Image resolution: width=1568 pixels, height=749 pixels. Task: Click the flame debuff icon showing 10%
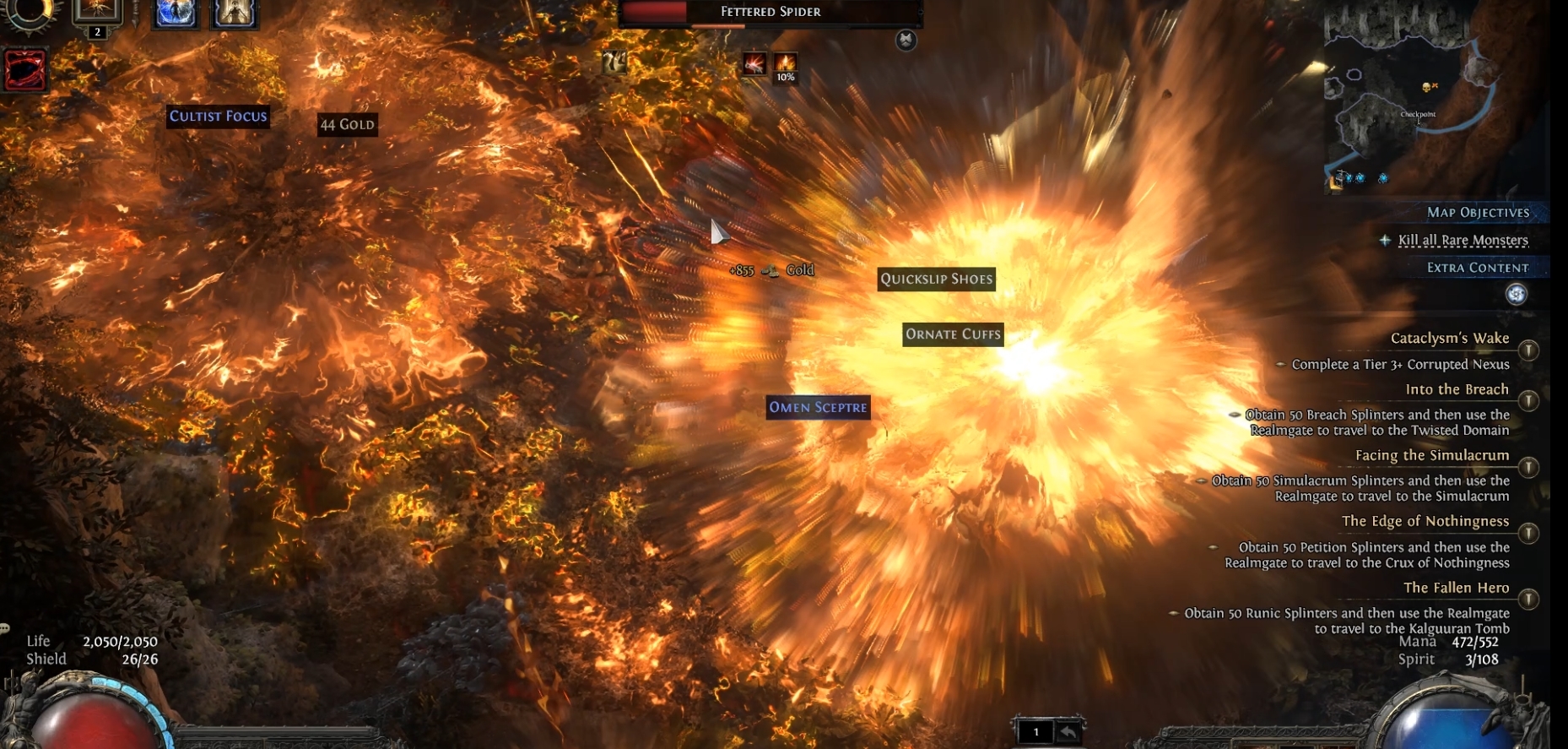pyautogui.click(x=785, y=63)
